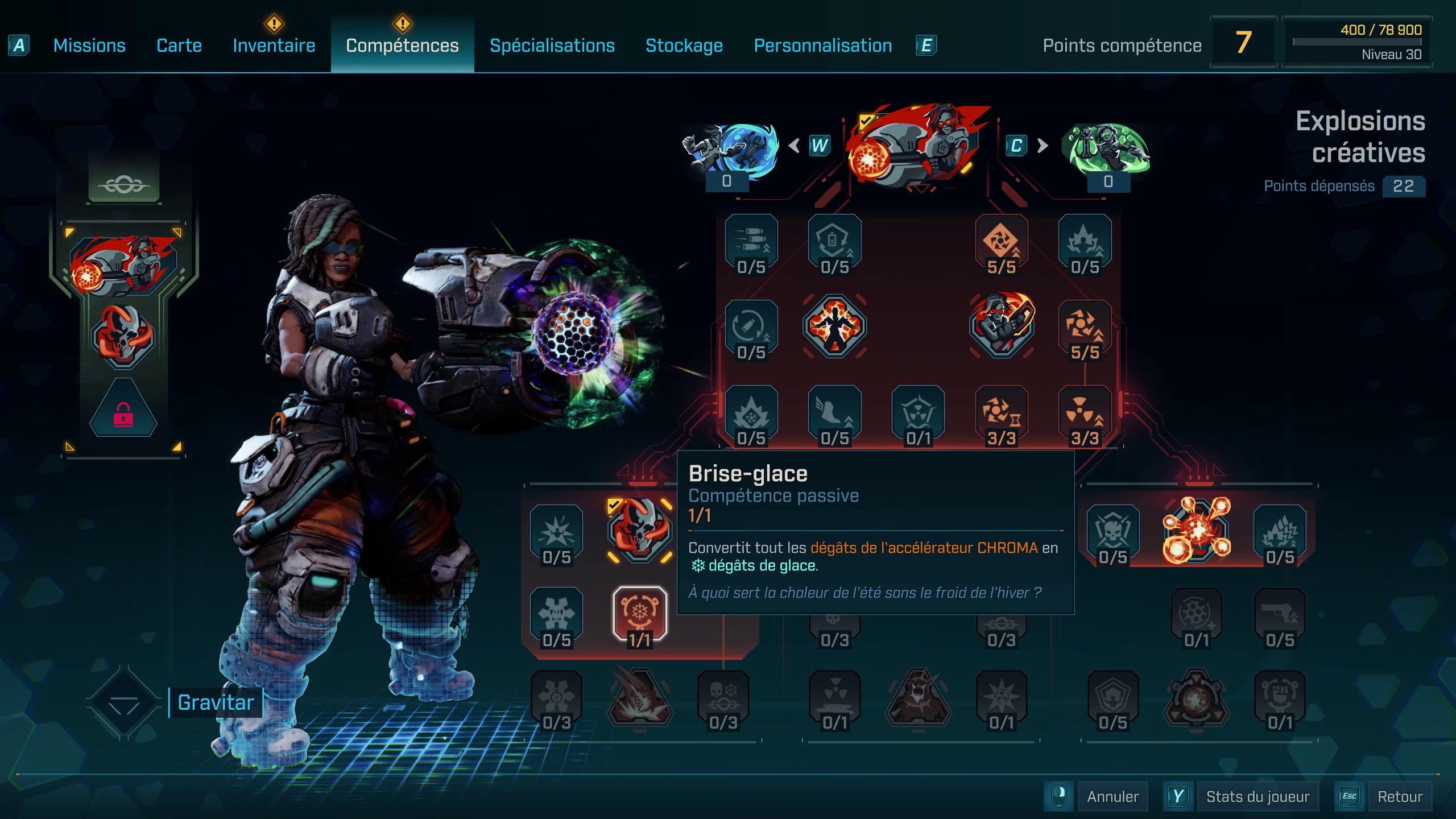Select the red cluster explosion capstone node
1456x819 pixels.
(x=1197, y=530)
